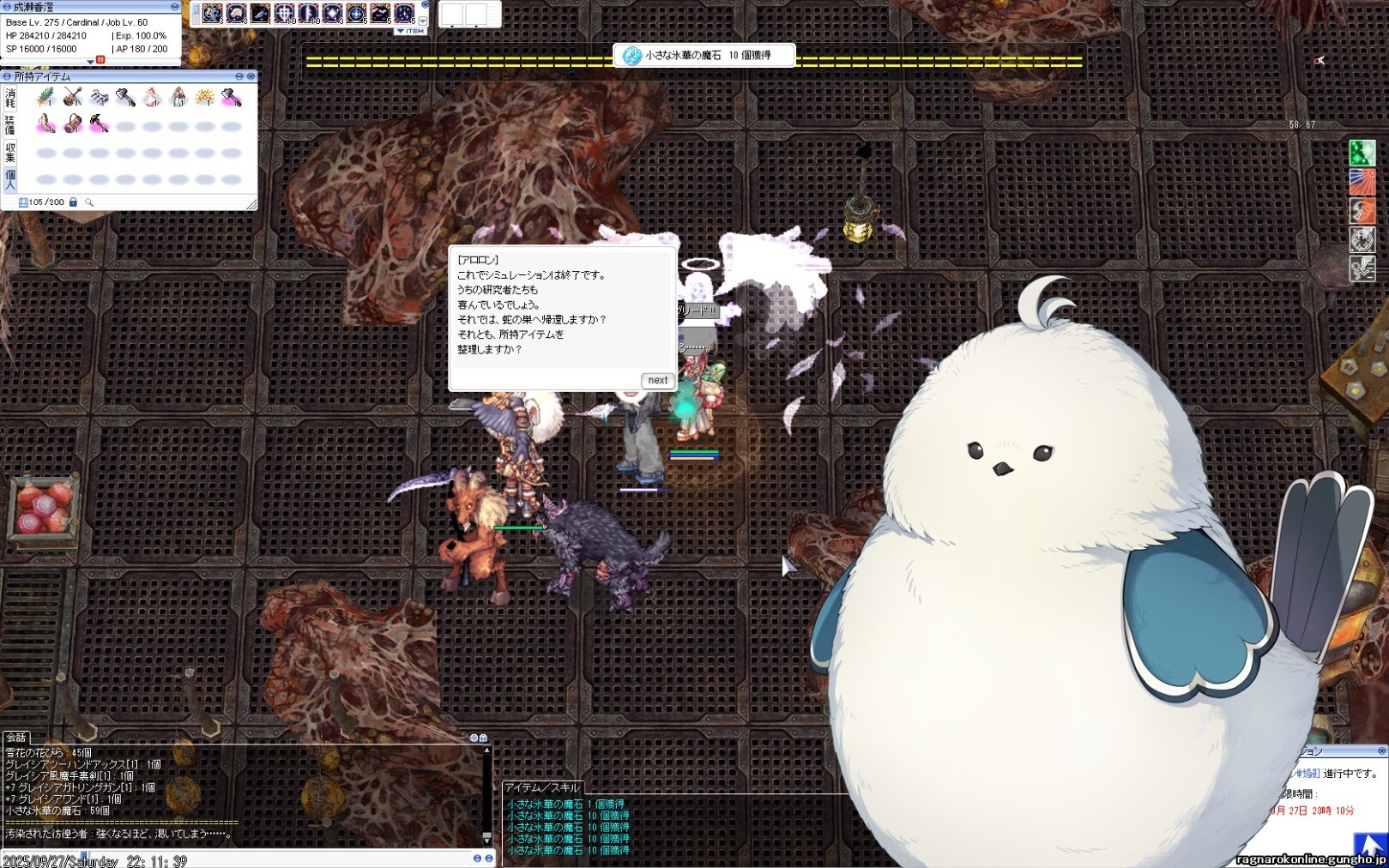Minimize the character status window
The image size is (1389, 868).
point(174,7)
